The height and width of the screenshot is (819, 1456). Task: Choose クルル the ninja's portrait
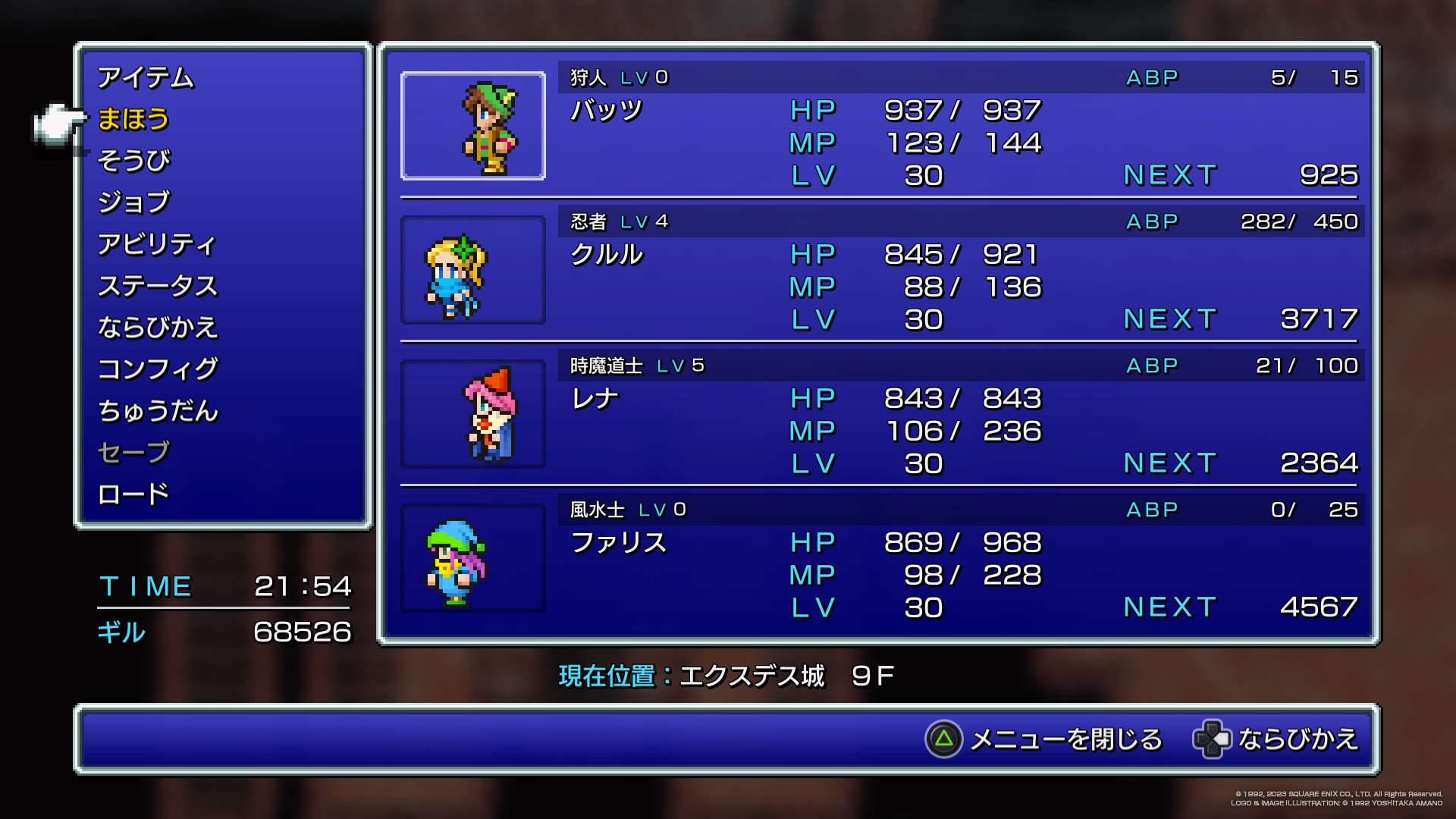click(473, 270)
